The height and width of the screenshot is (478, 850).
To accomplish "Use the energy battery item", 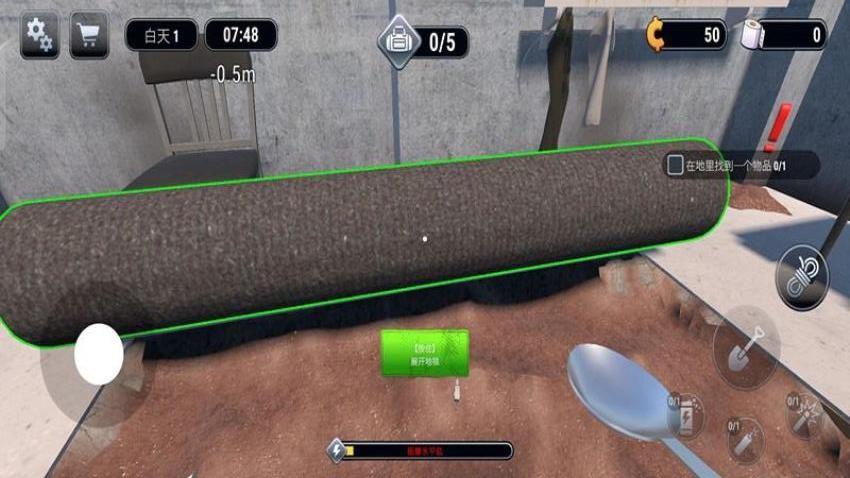I will pyautogui.click(x=686, y=413).
